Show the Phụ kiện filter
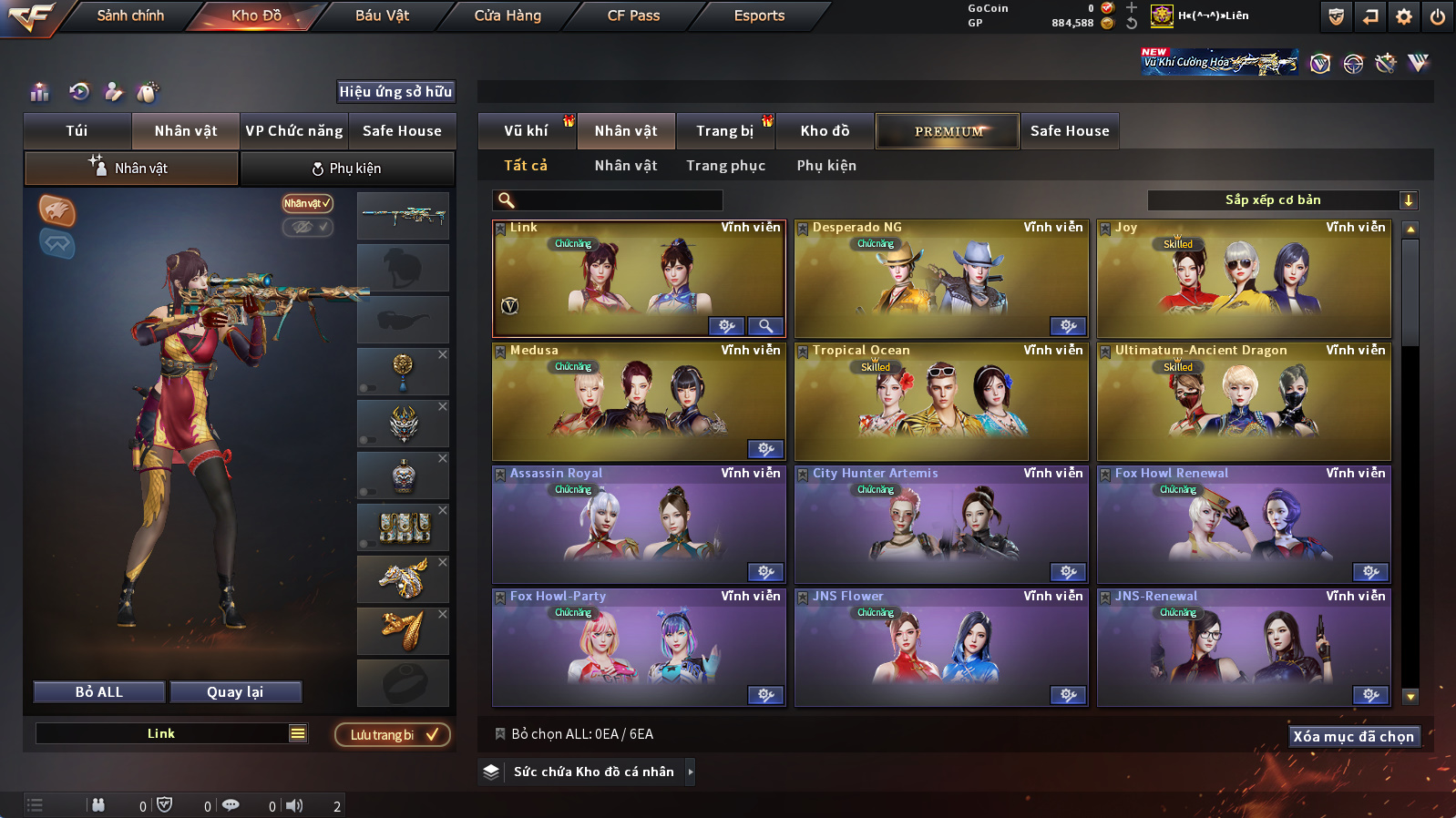The height and width of the screenshot is (818, 1456). 826,166
